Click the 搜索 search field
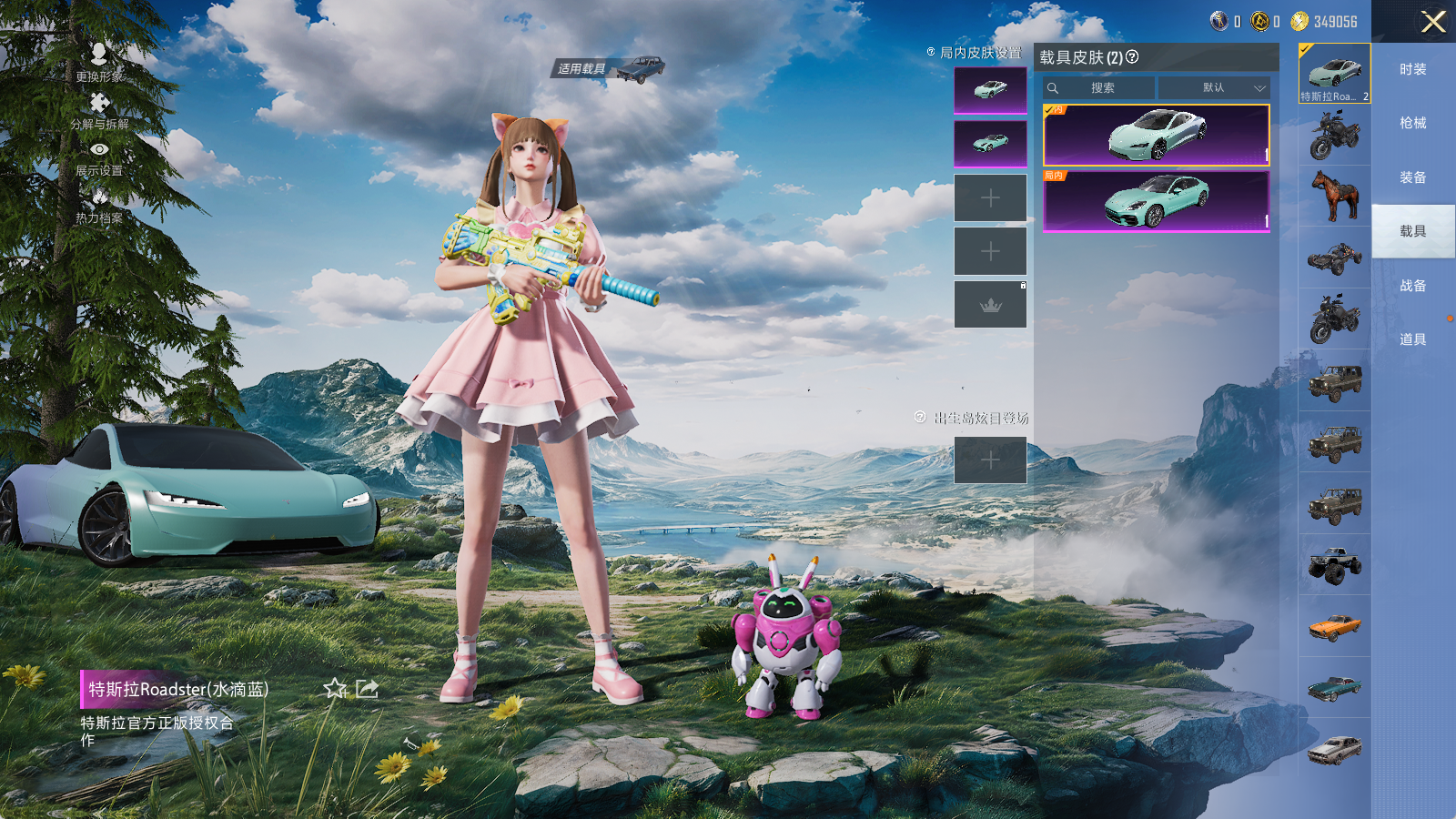 point(1103,88)
